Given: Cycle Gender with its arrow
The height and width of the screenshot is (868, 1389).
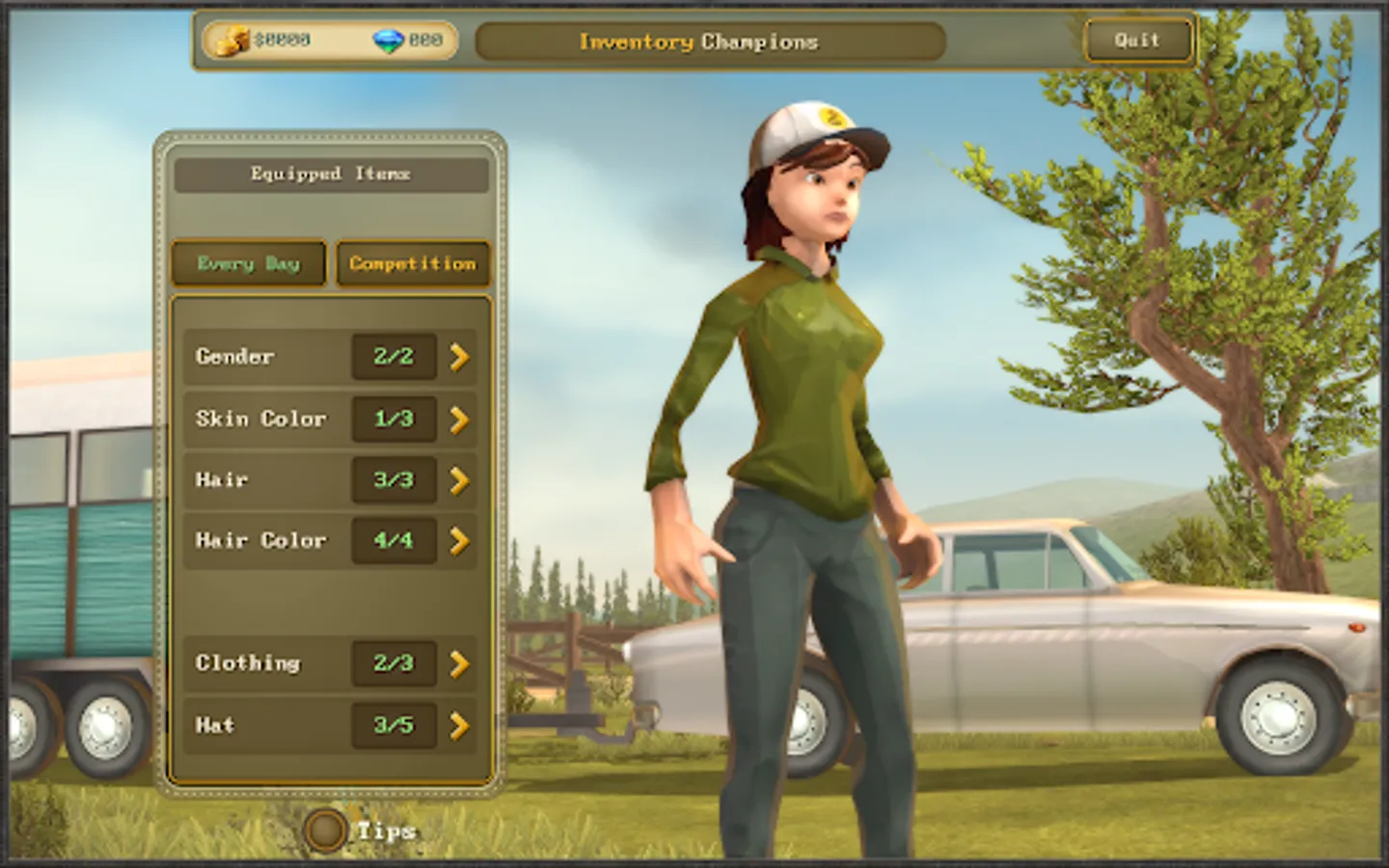Looking at the screenshot, I should [x=460, y=357].
